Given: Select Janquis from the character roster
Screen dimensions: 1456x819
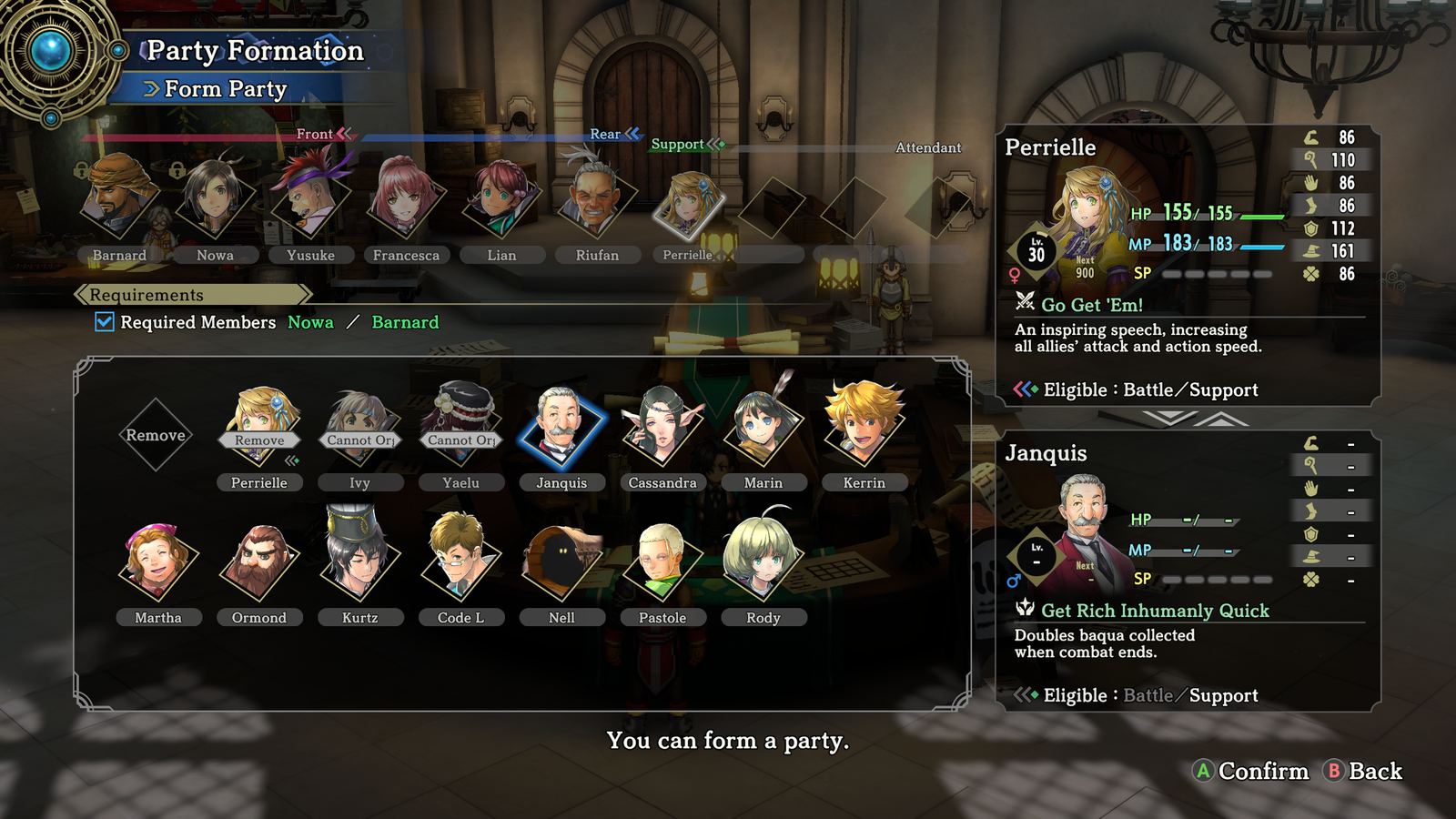Looking at the screenshot, I should click(x=561, y=430).
